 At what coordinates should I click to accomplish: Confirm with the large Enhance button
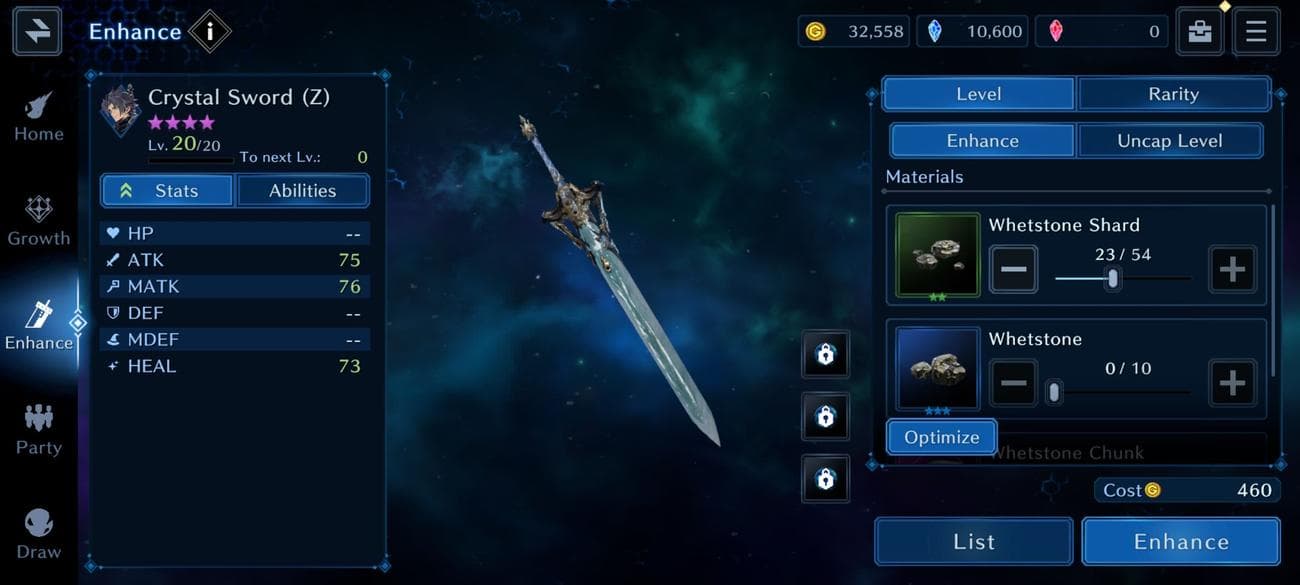click(1180, 542)
